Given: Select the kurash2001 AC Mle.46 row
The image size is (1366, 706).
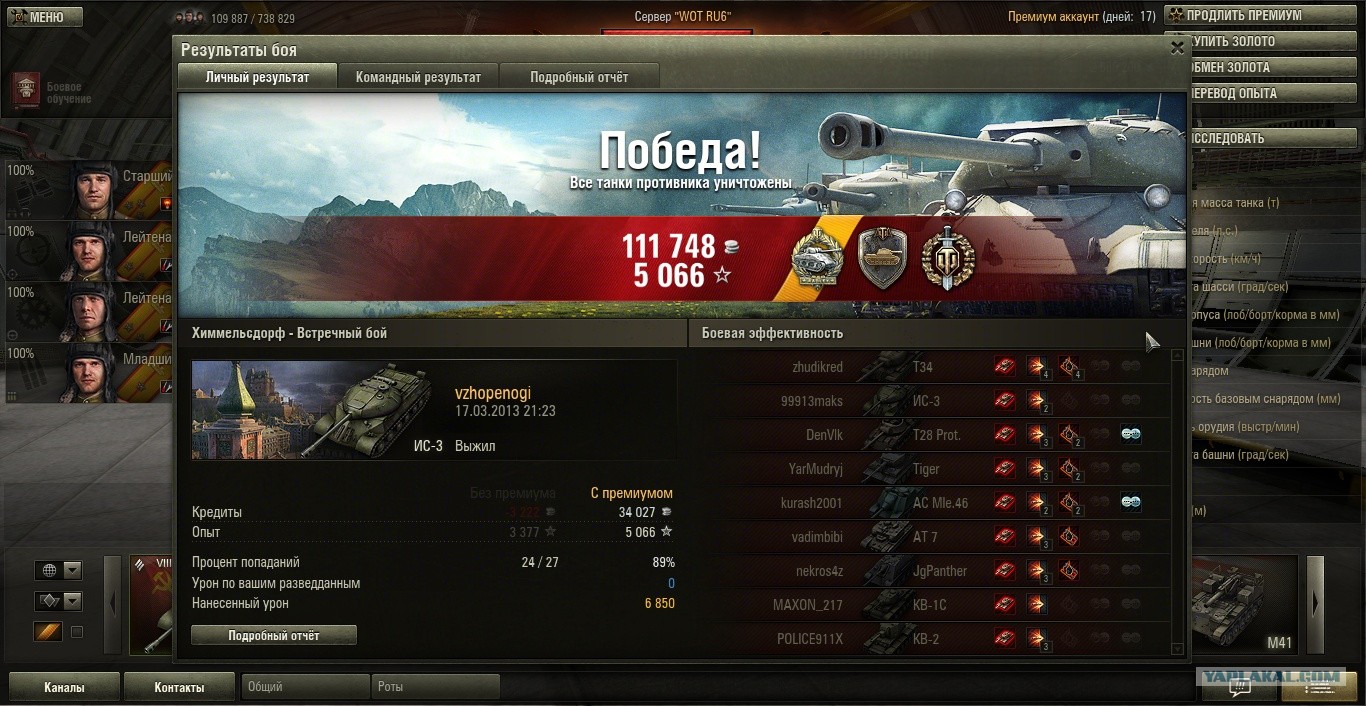Looking at the screenshot, I should tap(930, 503).
